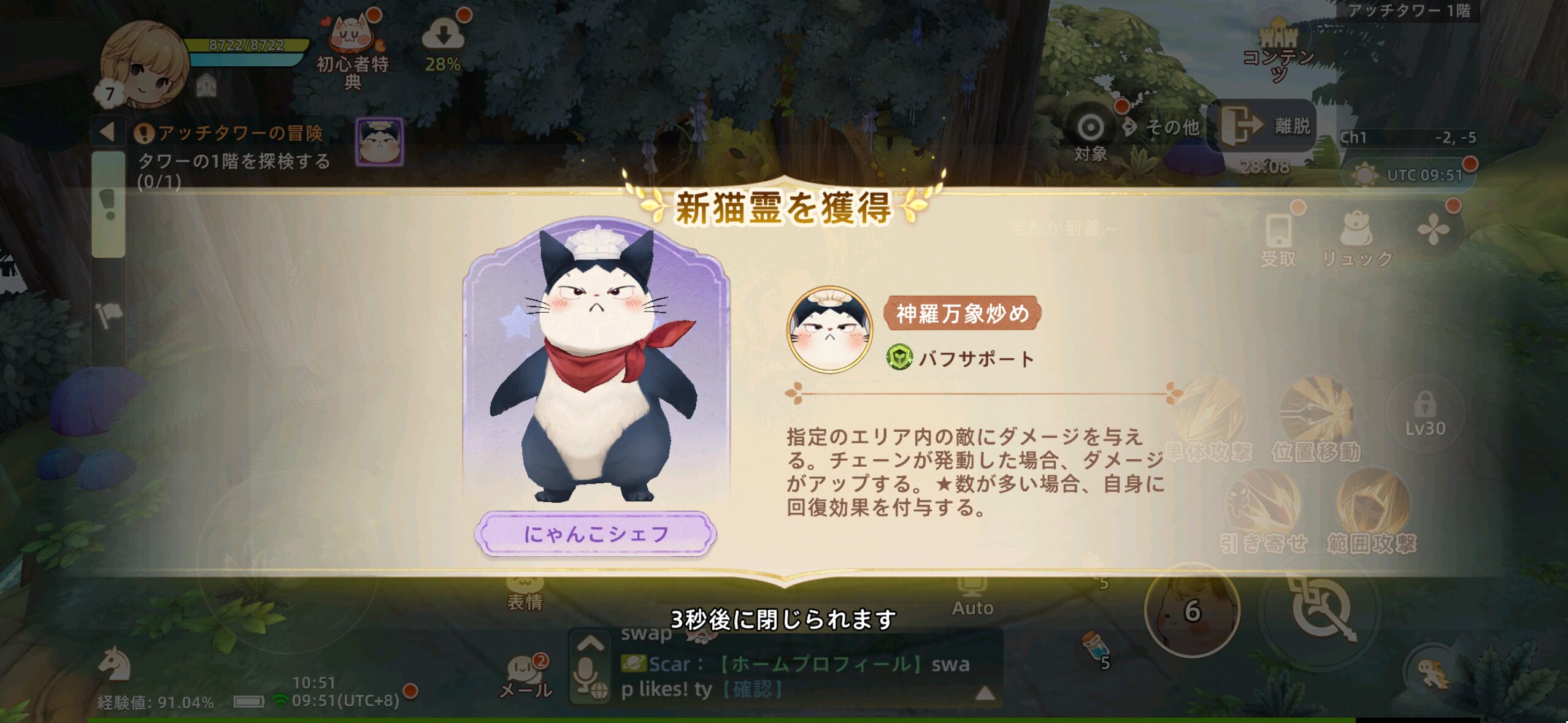Open the player avatar portrait

pyautogui.click(x=145, y=64)
